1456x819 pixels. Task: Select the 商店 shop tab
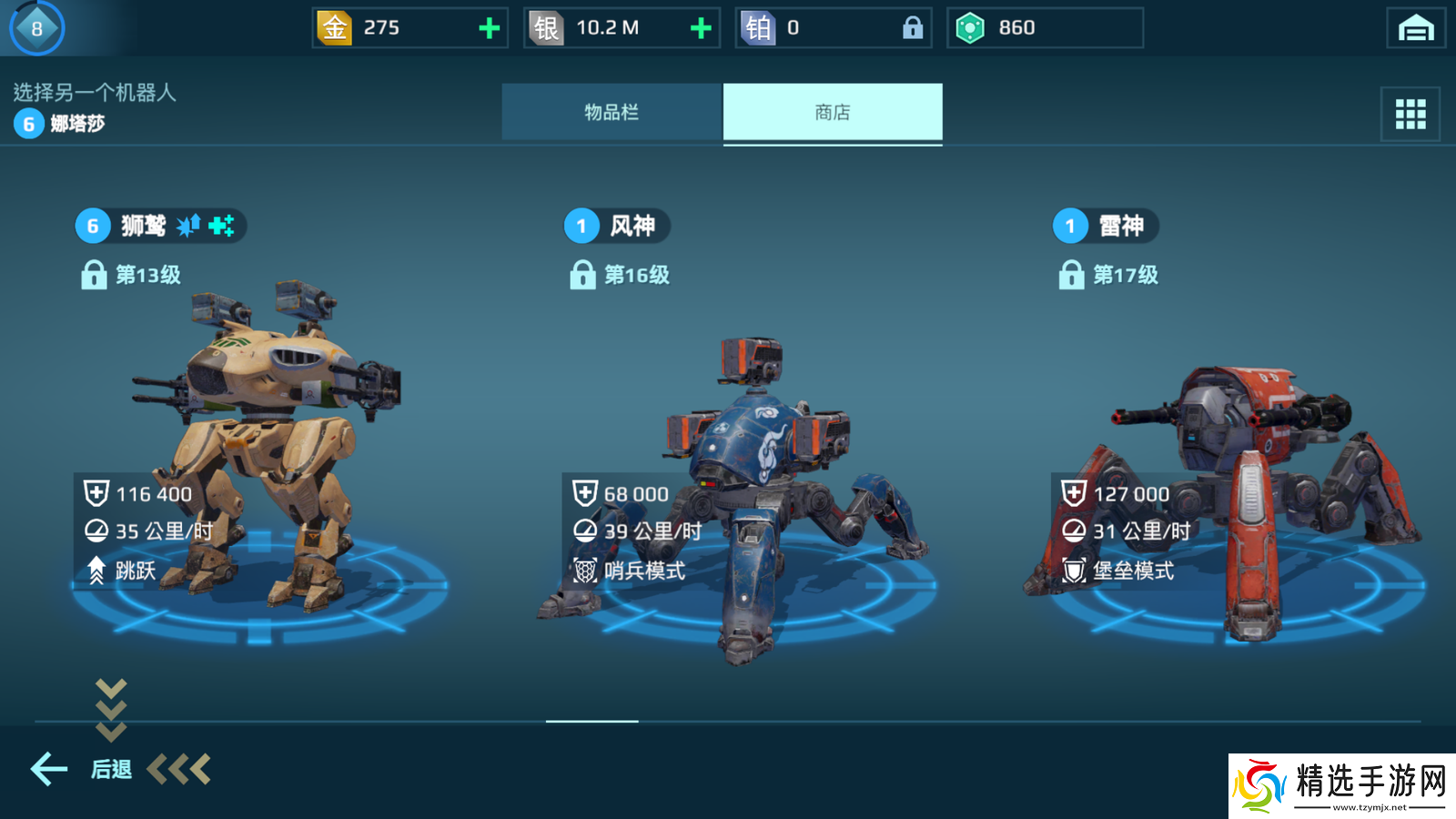833,112
